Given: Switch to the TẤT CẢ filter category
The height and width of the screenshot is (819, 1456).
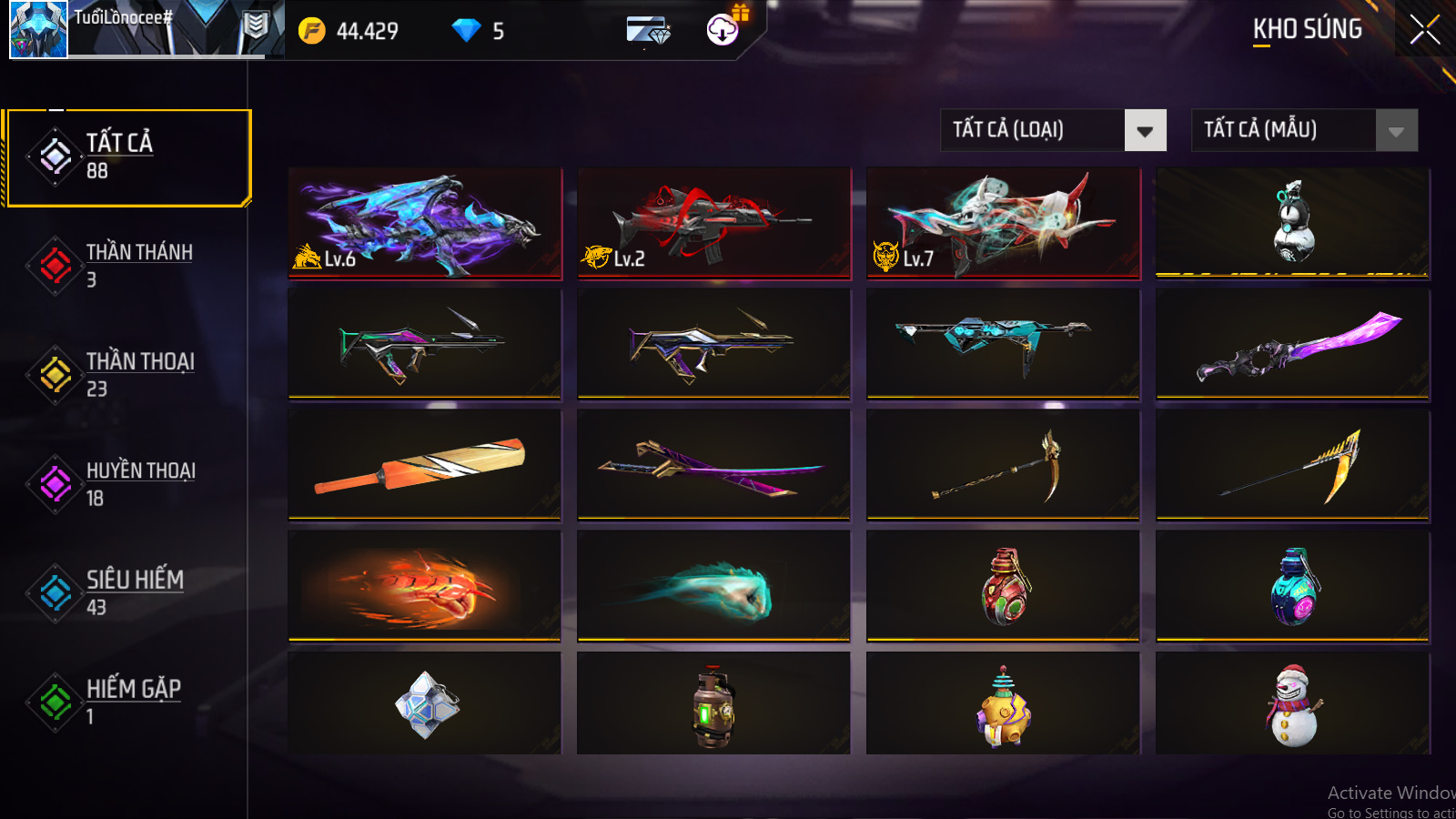Looking at the screenshot, I should click(127, 156).
